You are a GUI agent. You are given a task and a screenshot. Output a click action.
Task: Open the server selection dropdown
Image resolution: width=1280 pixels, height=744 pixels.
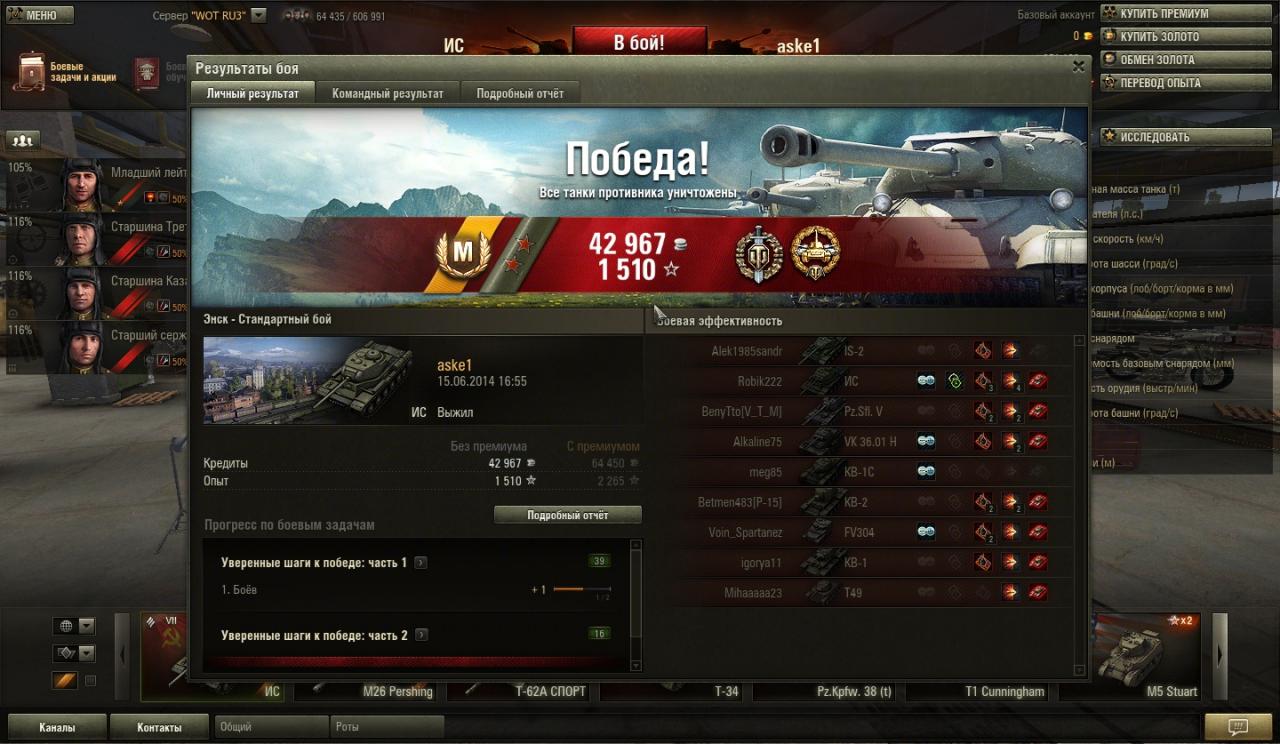(259, 16)
